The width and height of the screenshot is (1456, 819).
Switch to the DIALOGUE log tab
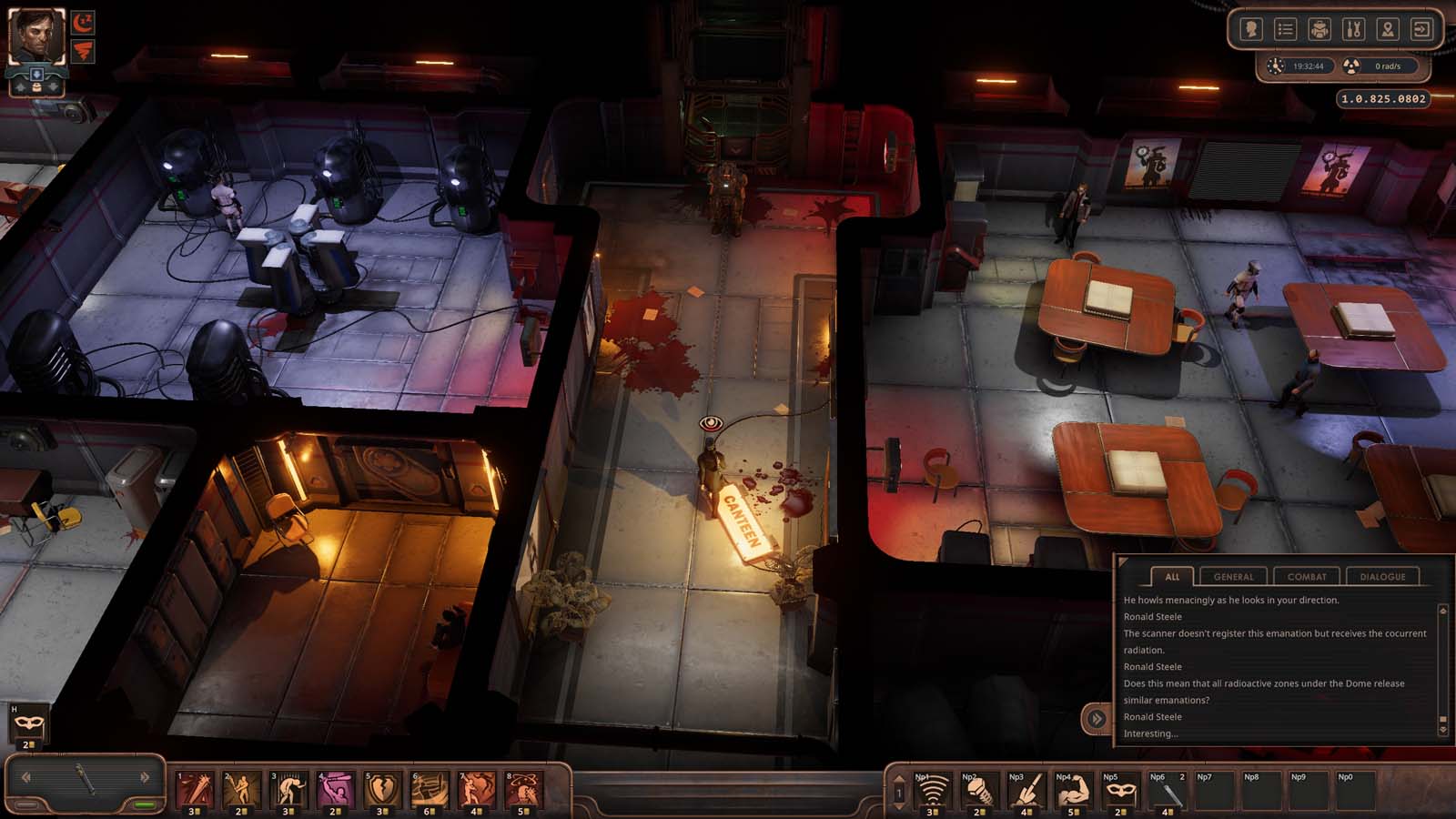click(x=1385, y=576)
